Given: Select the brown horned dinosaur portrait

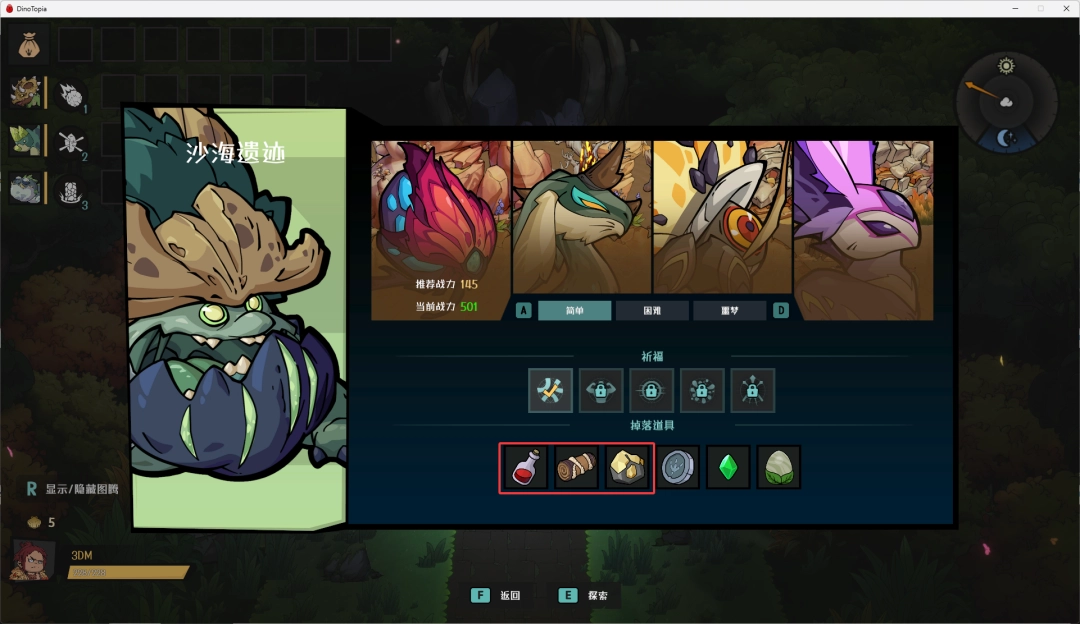Looking at the screenshot, I should point(25,93).
